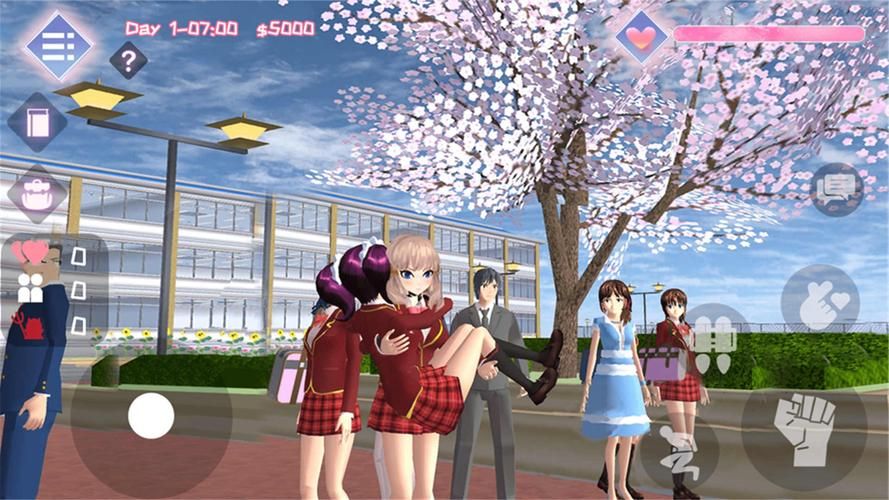Open the notebook diamond icon
The height and width of the screenshot is (500, 889).
tap(38, 123)
